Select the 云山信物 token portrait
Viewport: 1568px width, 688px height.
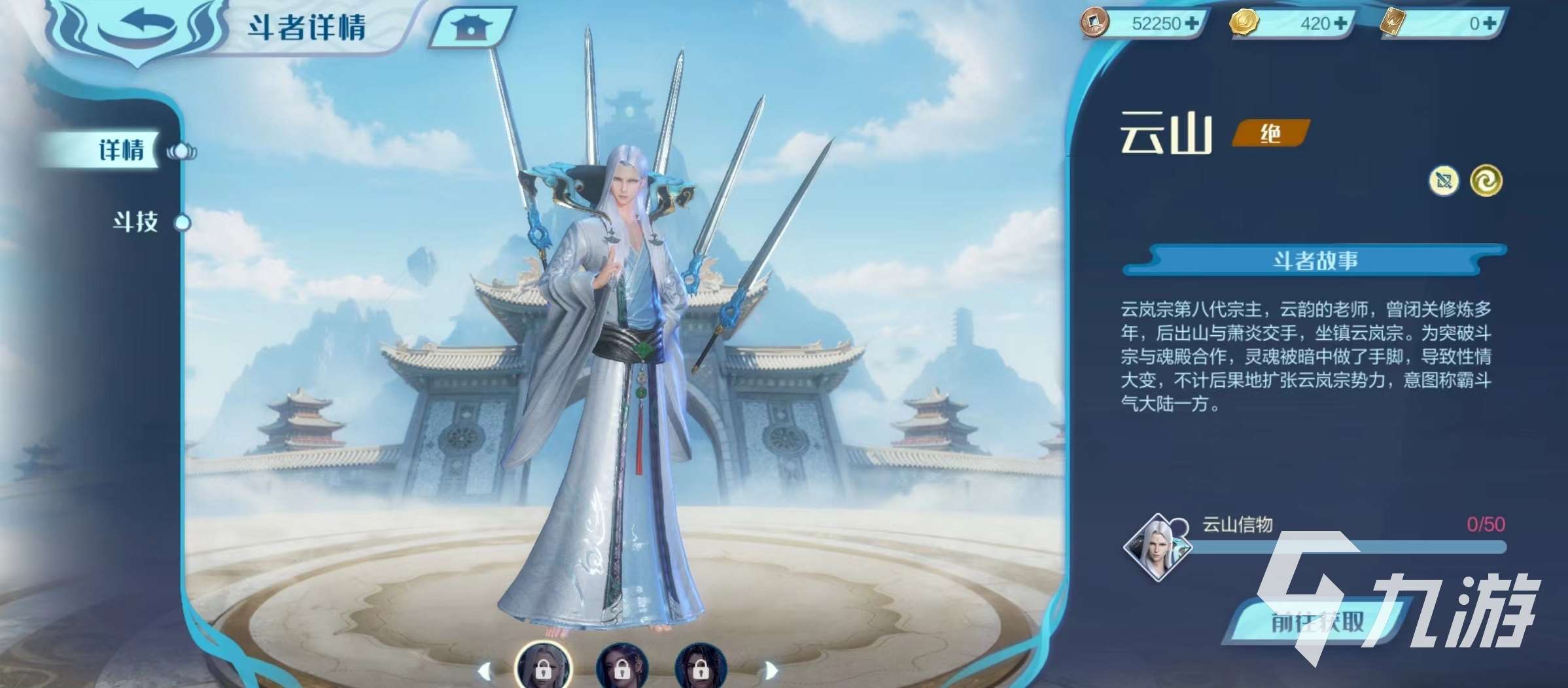click(1156, 547)
